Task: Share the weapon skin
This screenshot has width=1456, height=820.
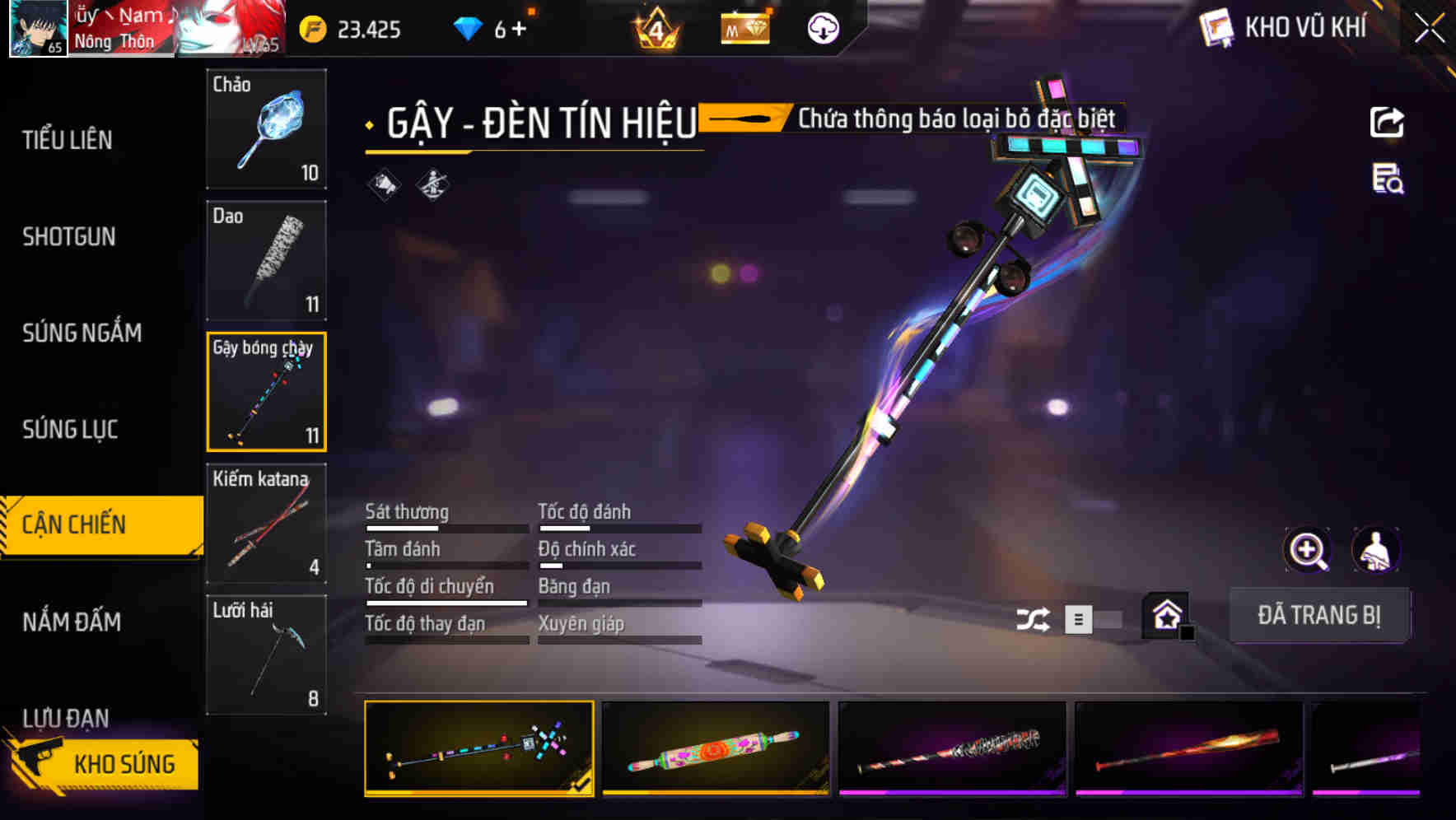Action: [1387, 123]
